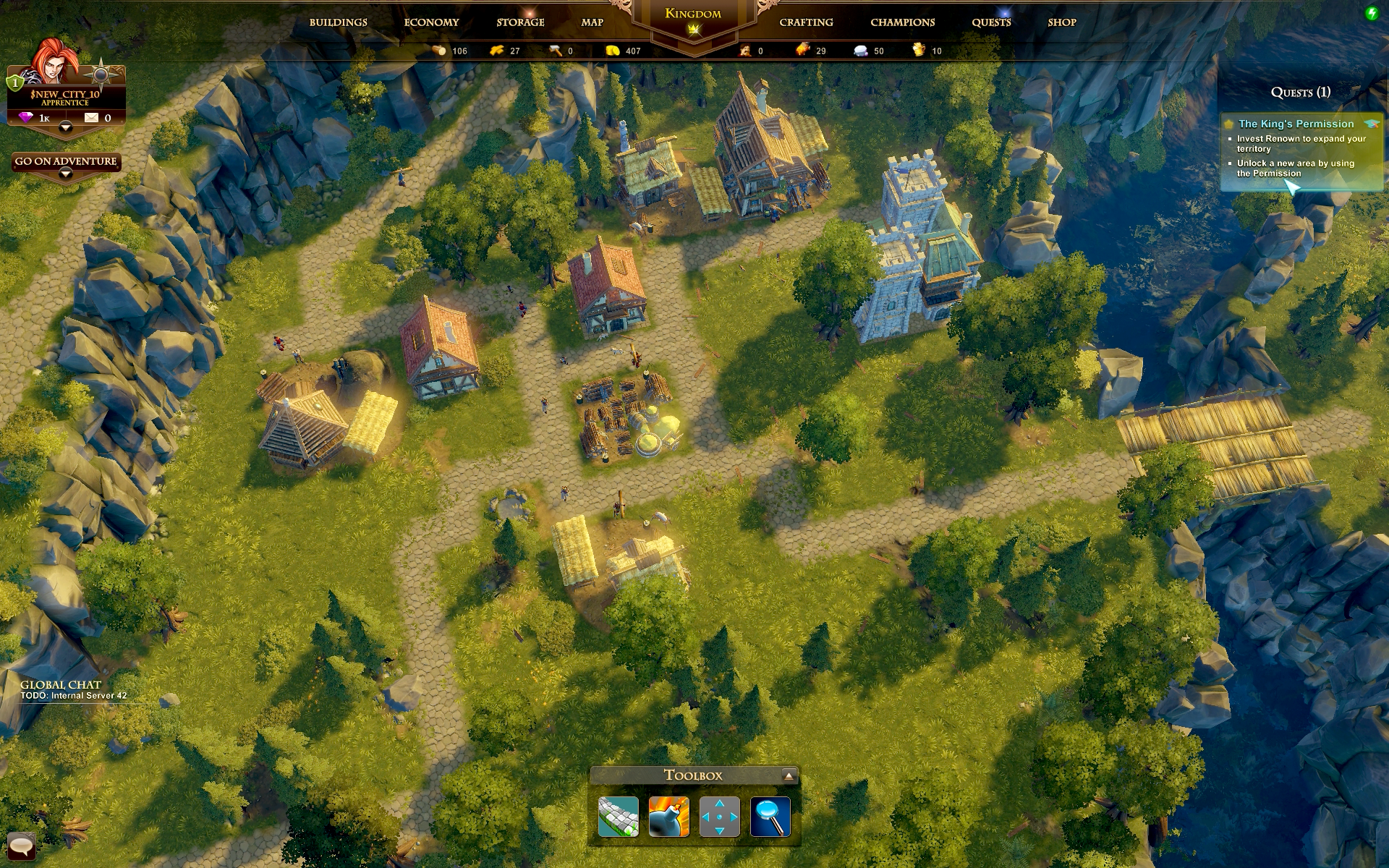Select The King's Permission quest

point(1296,124)
